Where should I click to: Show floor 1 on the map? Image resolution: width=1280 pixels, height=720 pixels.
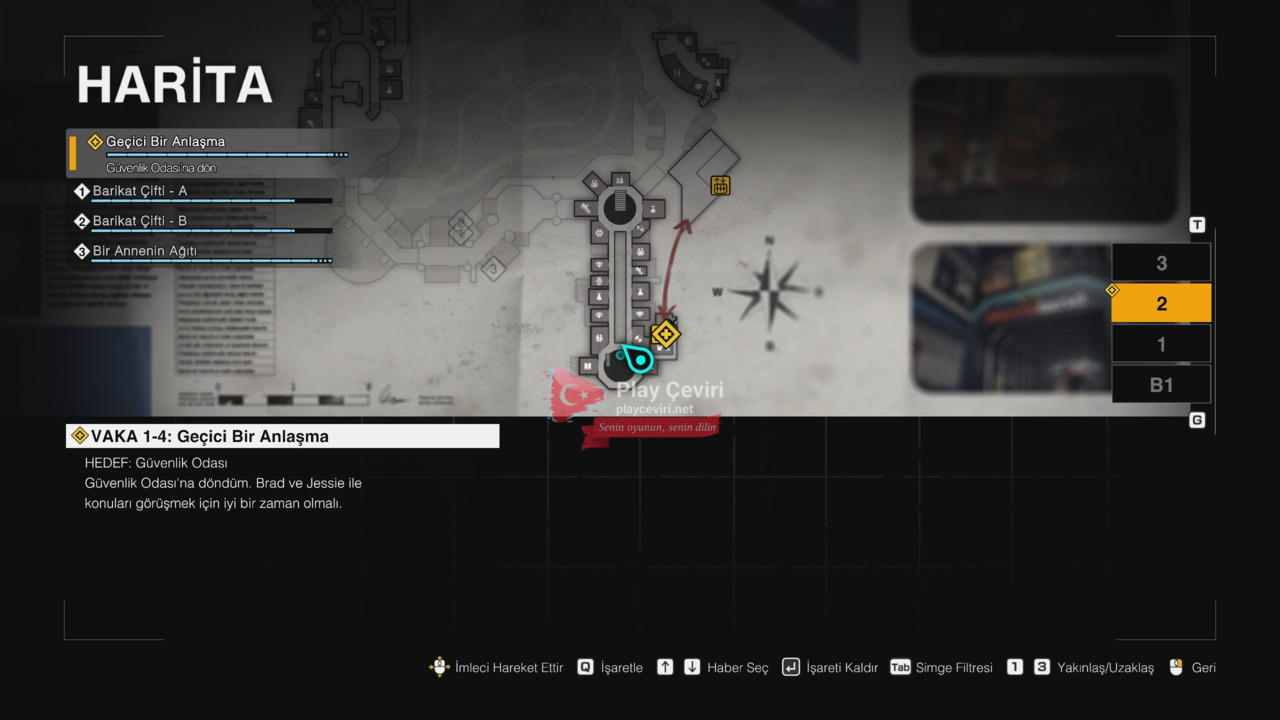pos(1161,344)
